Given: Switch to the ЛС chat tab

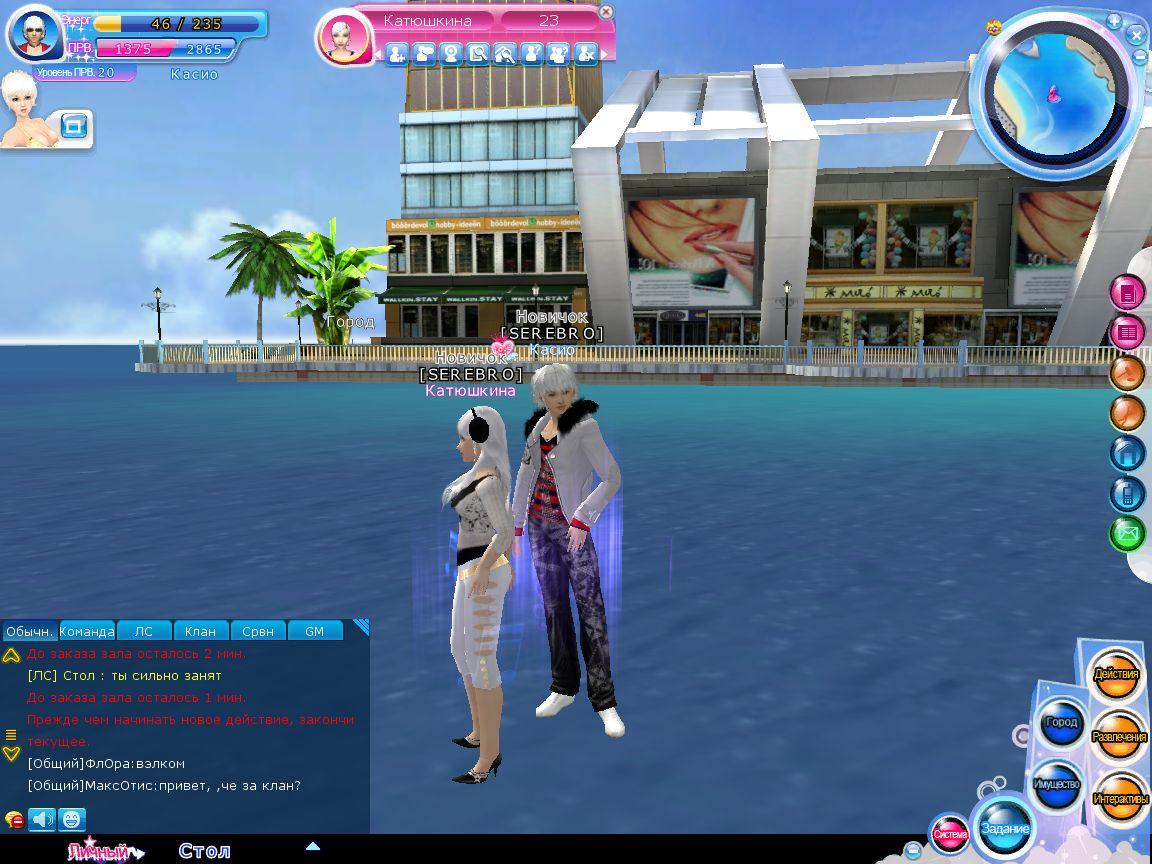Looking at the screenshot, I should coord(144,631).
